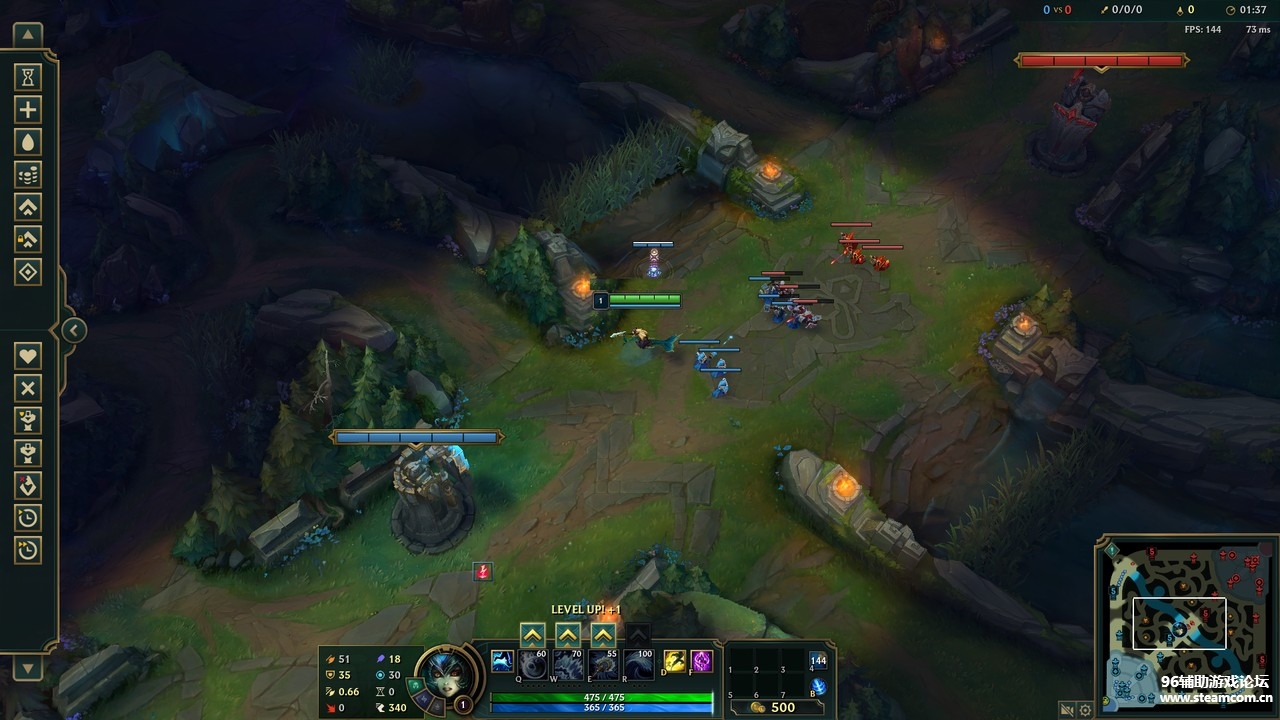Toggle infinite health with the plus icon

pyautogui.click(x=27, y=108)
